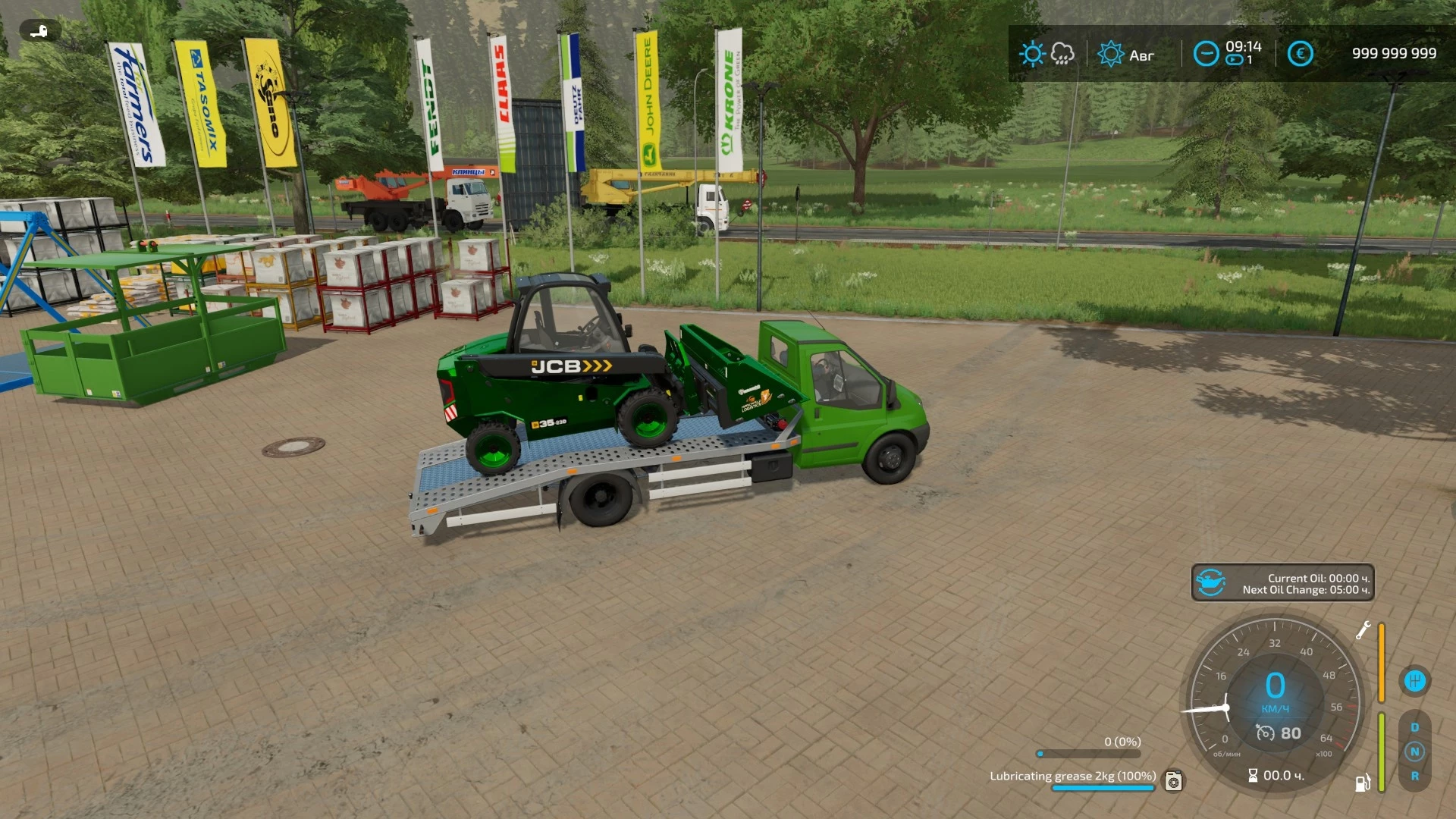This screenshot has width=1456, height=819.
Task: Select Drive (D) on the gear selector
Action: 1415,726
